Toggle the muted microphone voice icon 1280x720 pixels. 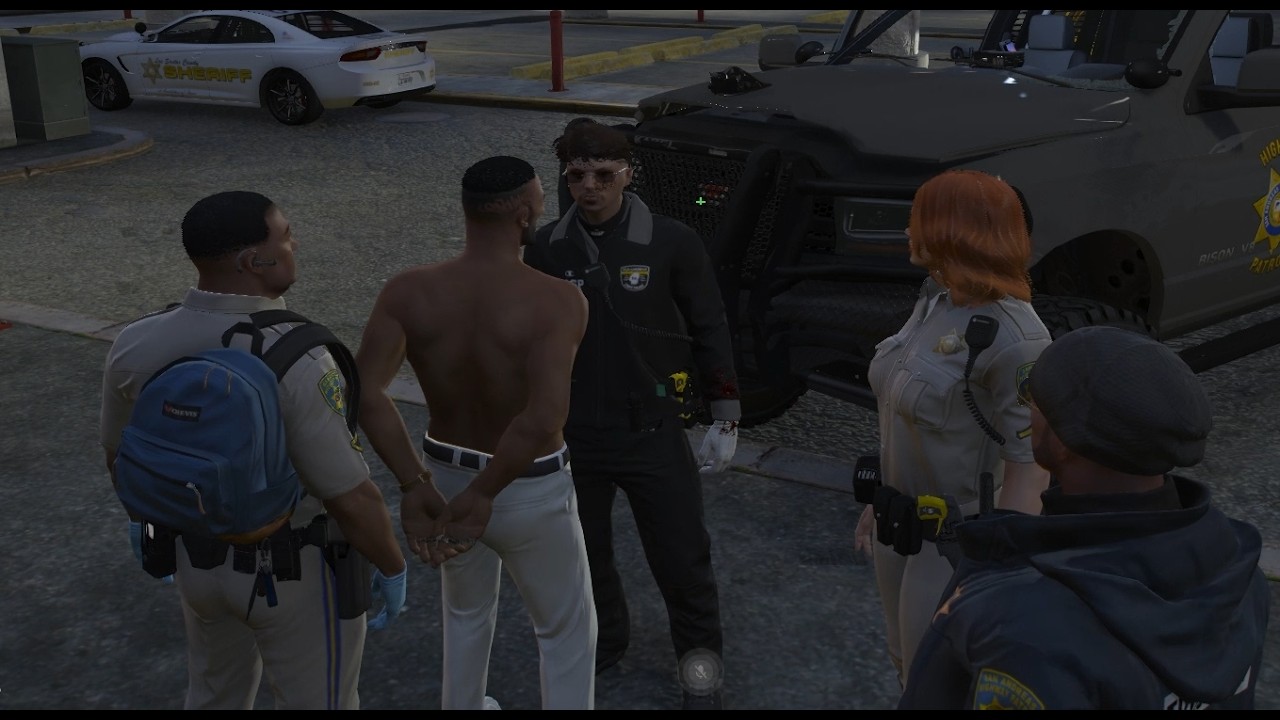[700, 671]
